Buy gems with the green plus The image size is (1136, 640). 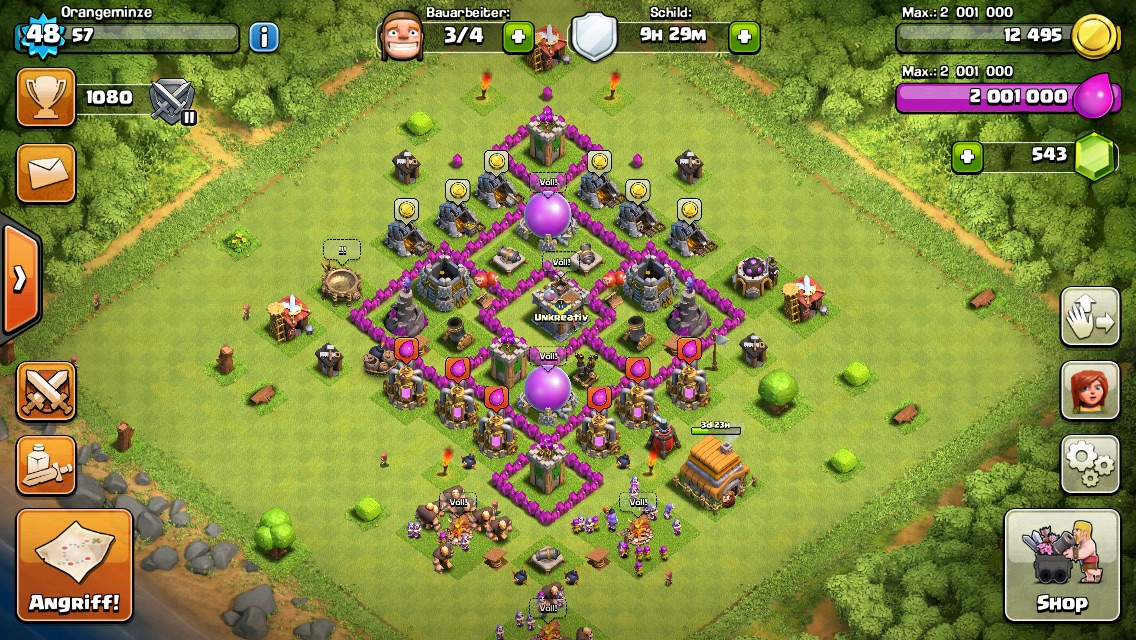(966, 156)
